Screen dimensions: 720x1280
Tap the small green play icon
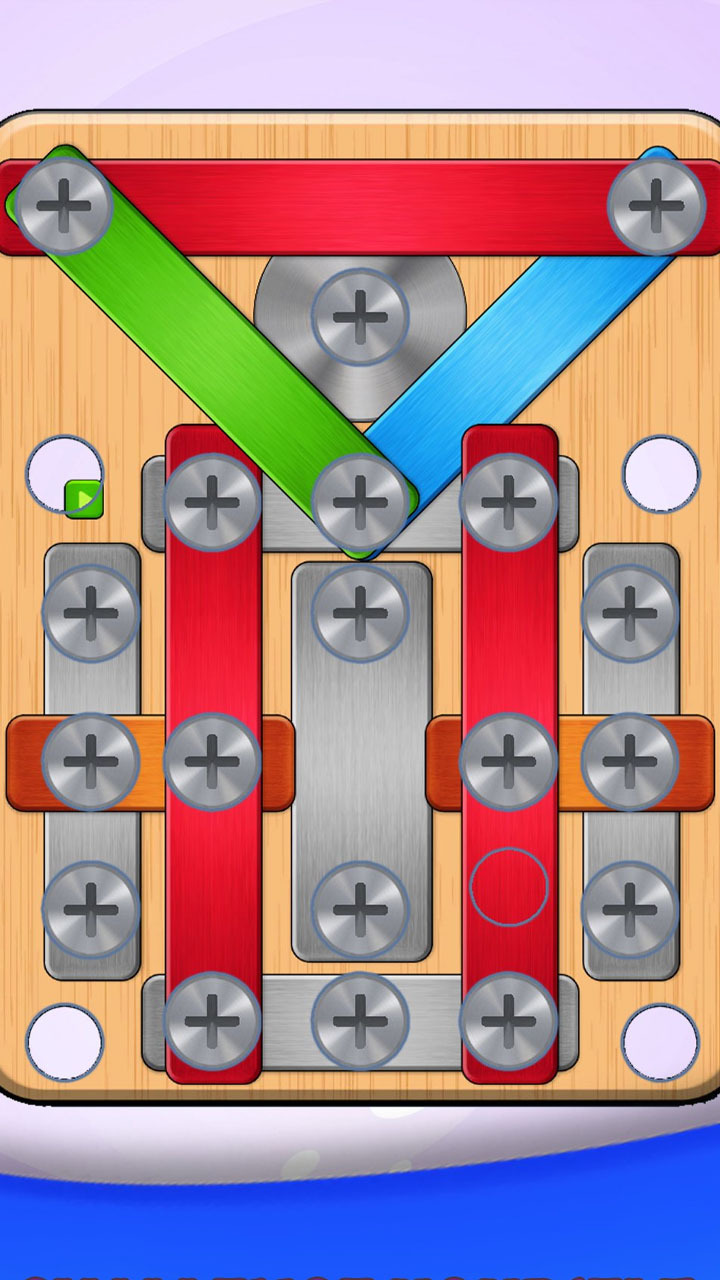tap(84, 498)
